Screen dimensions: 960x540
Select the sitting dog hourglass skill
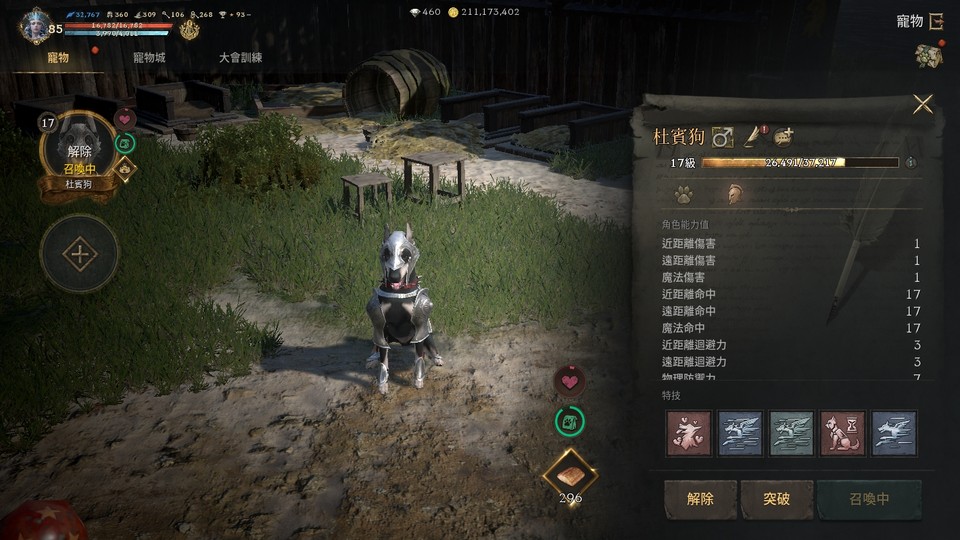842,433
